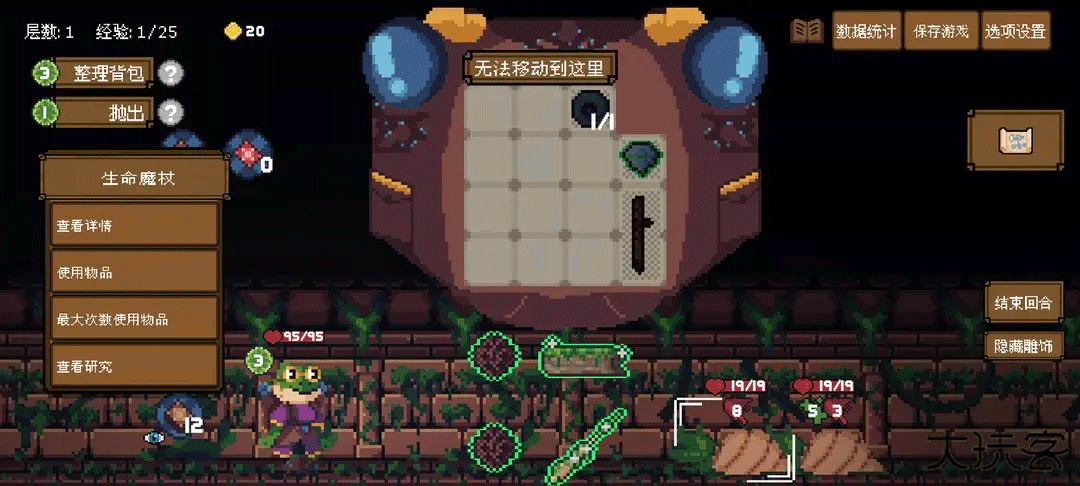Choose 查看详情 in the item menu
Image resolution: width=1080 pixels, height=486 pixels.
tap(134, 226)
